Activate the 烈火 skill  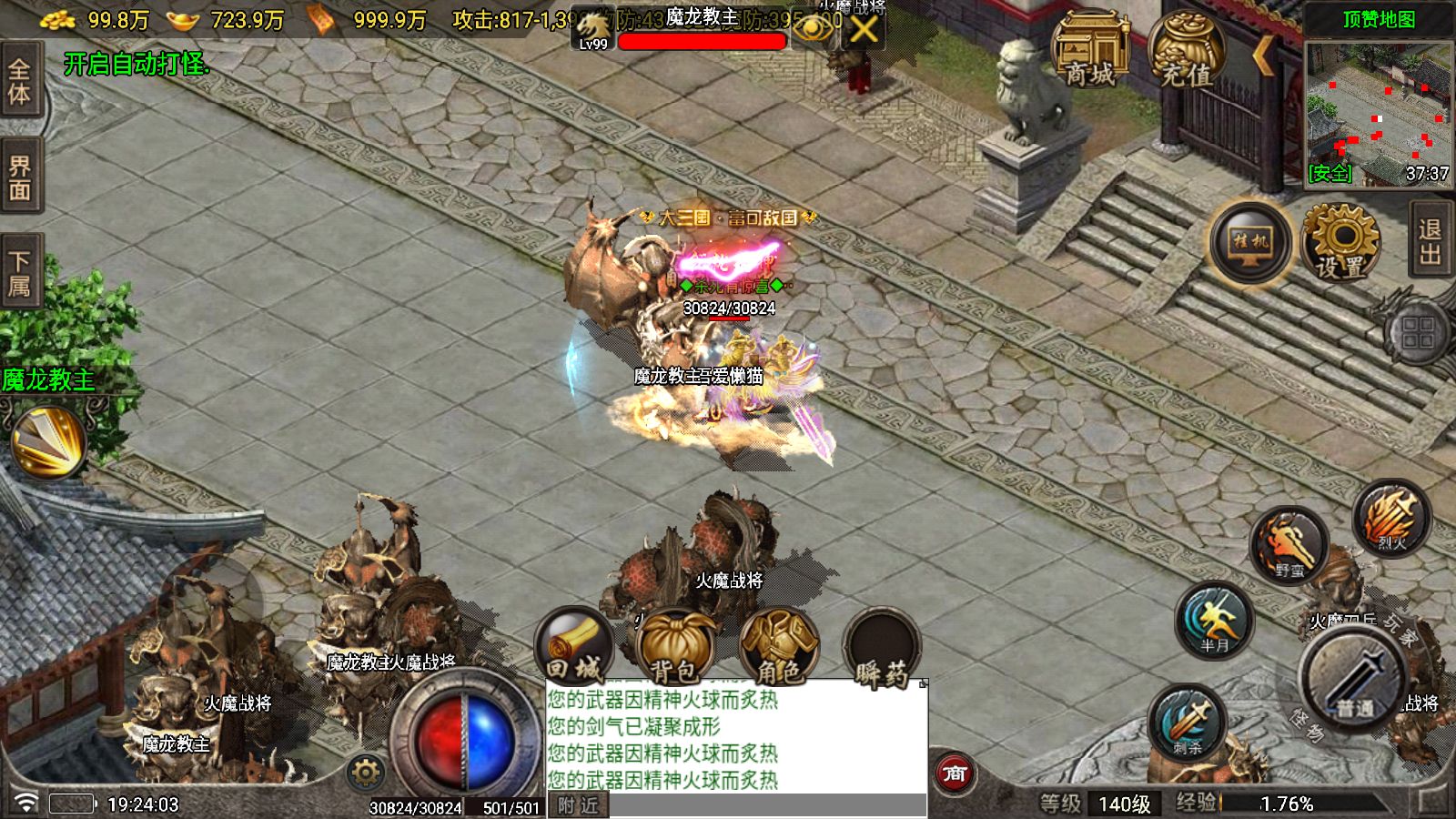(x=1390, y=518)
